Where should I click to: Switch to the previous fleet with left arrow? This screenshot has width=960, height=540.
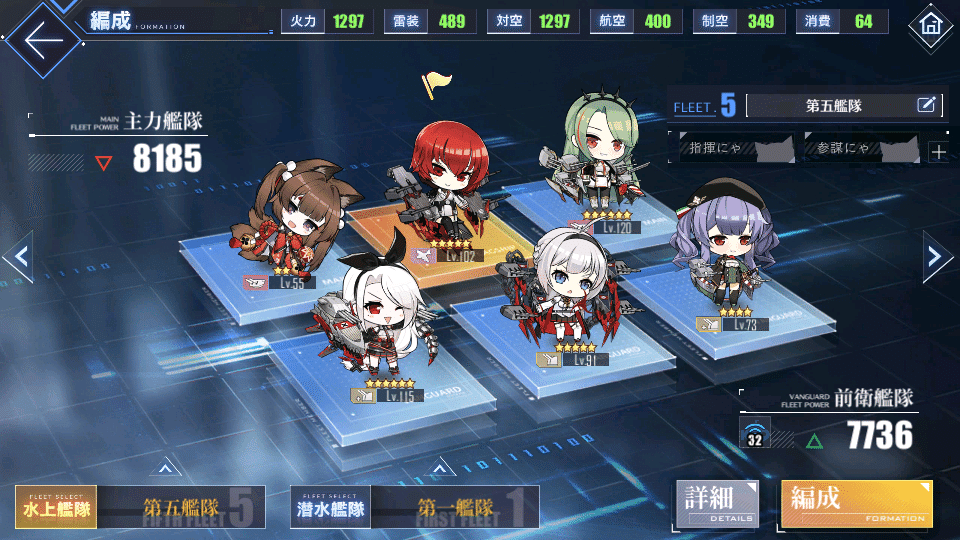20,257
